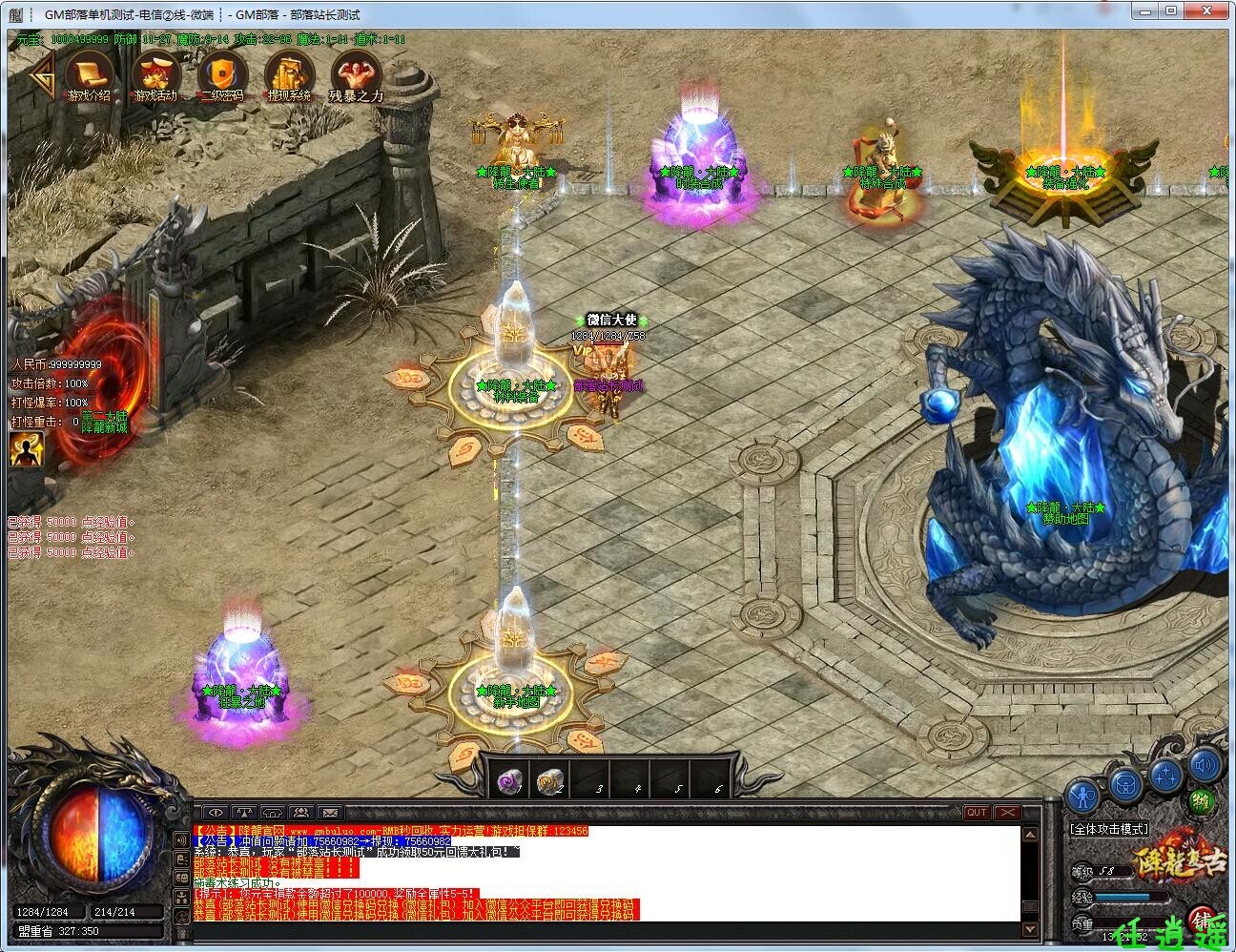This screenshot has height=952, width=1236.
Task: Toggle sound with the speaker icon
Action: point(1205,763)
